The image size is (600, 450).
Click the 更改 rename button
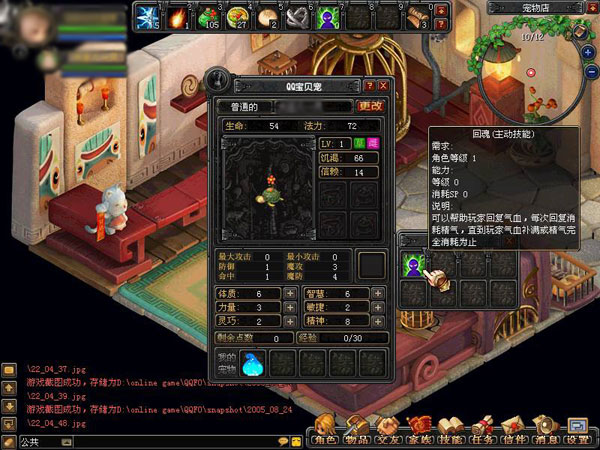point(370,106)
